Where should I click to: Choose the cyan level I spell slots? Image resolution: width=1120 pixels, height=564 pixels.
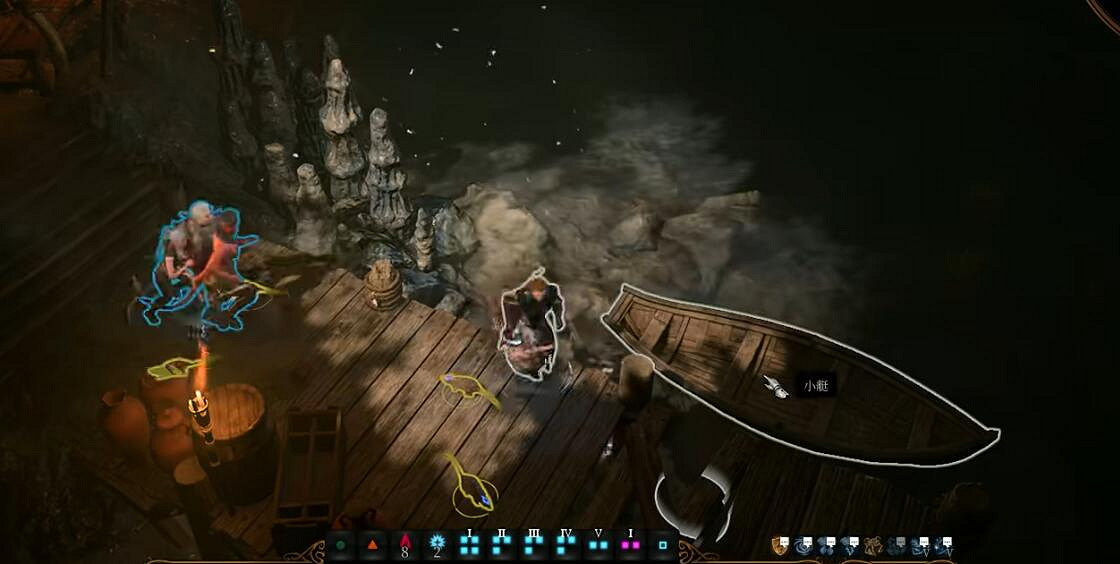coord(469,545)
